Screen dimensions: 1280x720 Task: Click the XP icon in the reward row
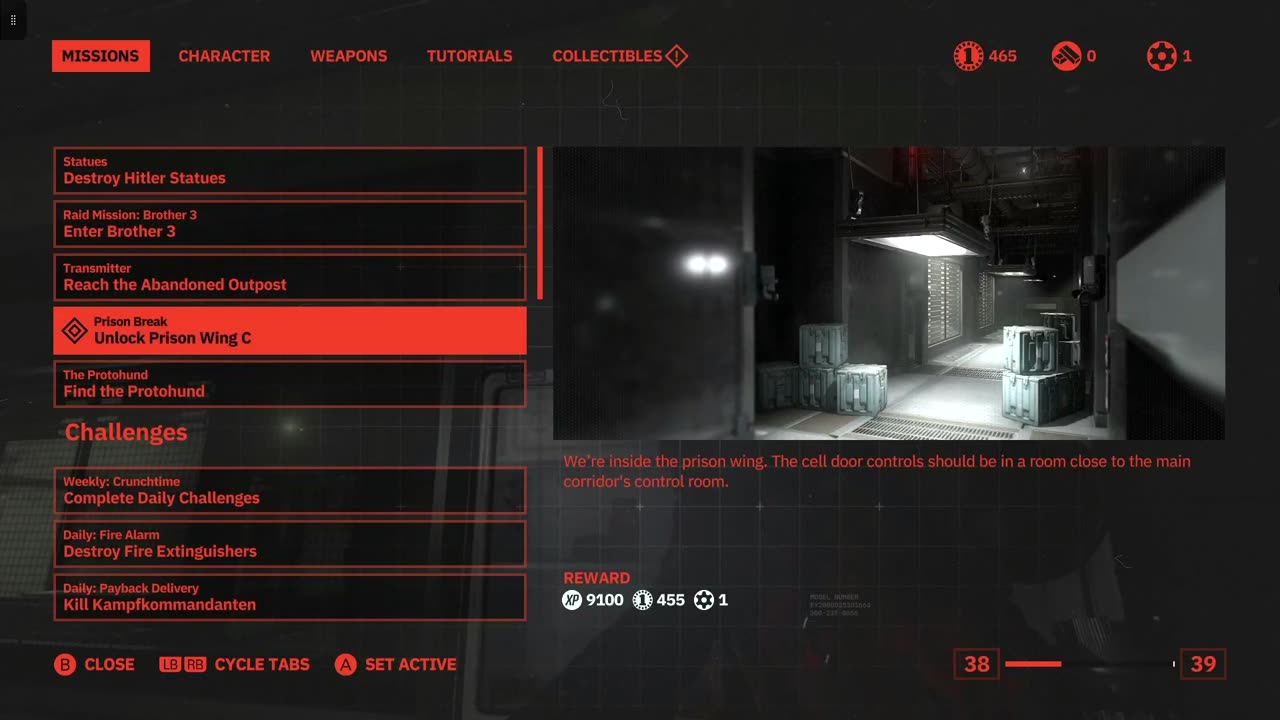tap(571, 600)
